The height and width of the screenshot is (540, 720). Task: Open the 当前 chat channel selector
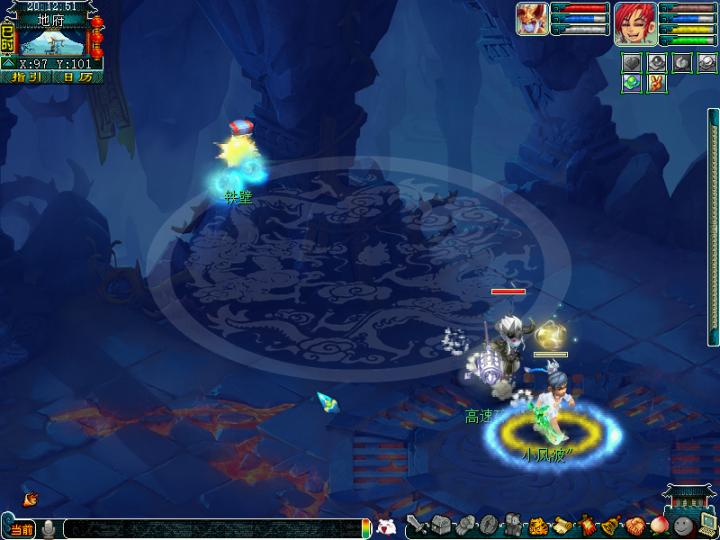(x=21, y=528)
